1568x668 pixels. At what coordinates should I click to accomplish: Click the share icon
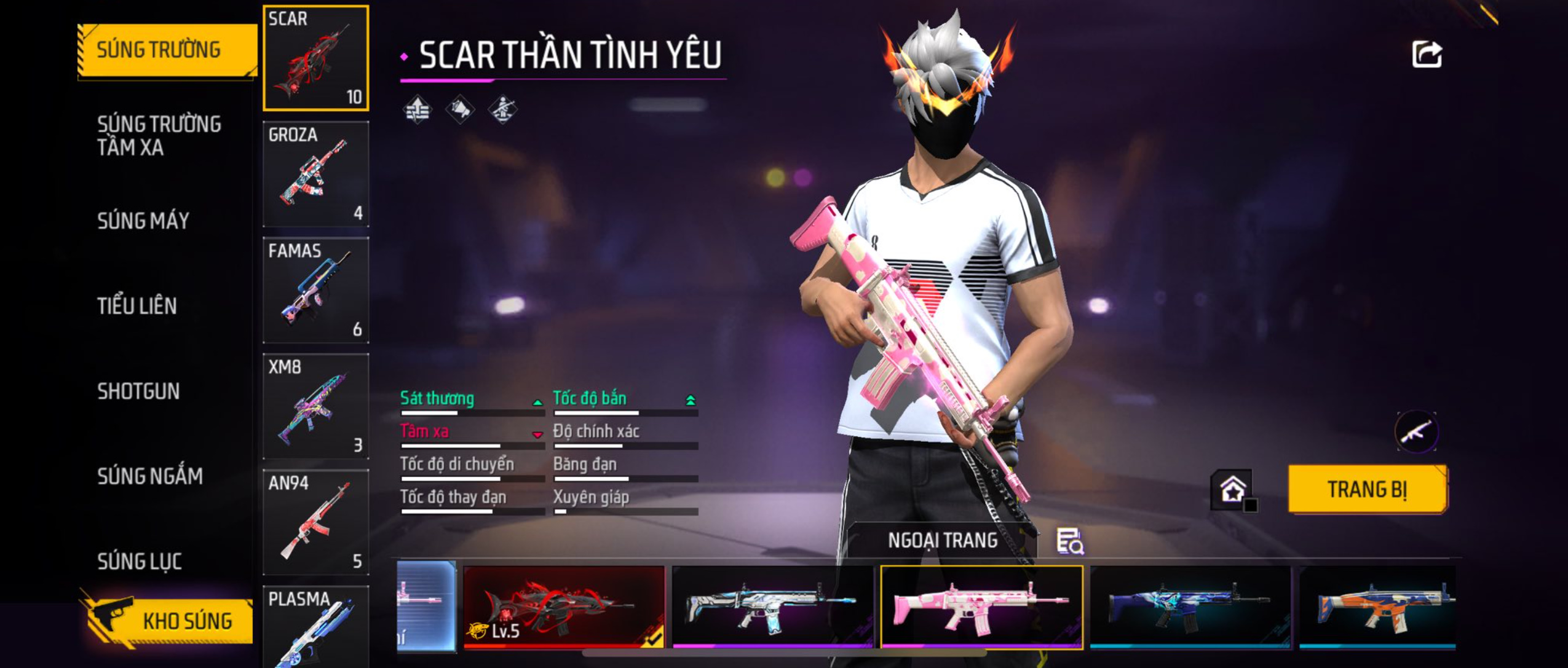click(x=1427, y=55)
